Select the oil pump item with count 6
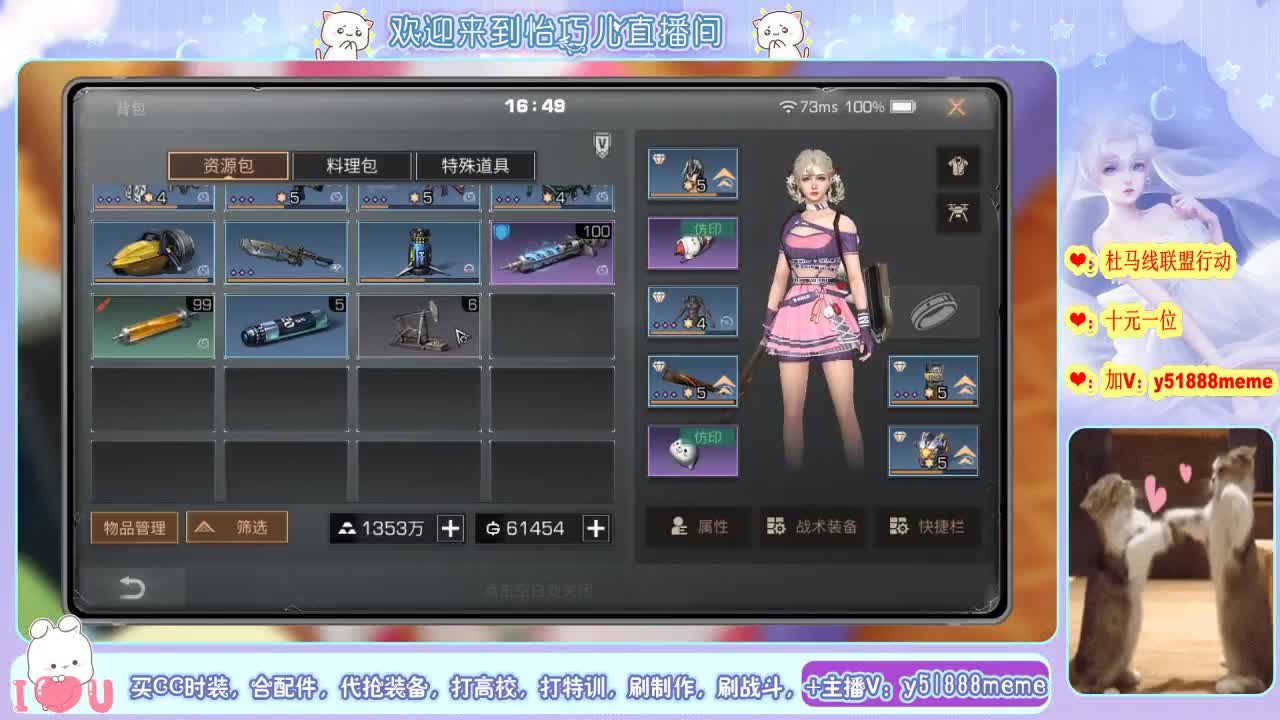1280x720 pixels. (419, 325)
